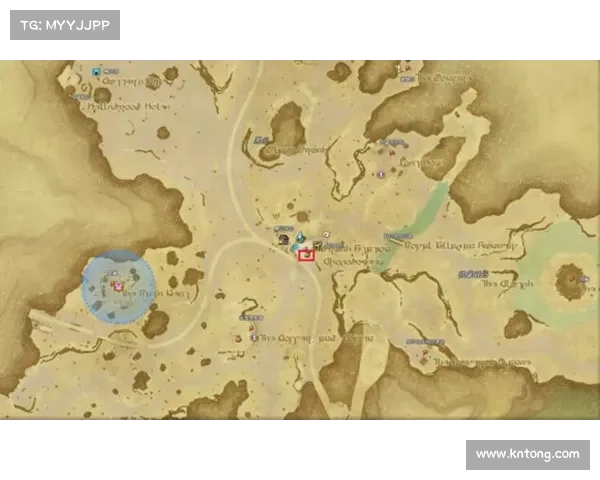The width and height of the screenshot is (600, 480).
Task: Open the www.kntong.com watermark link
Action: (x=527, y=454)
